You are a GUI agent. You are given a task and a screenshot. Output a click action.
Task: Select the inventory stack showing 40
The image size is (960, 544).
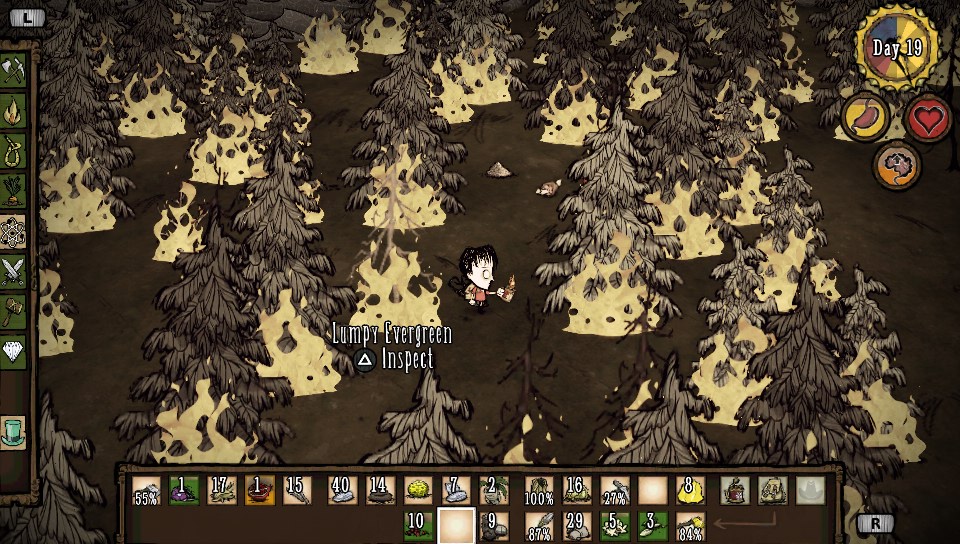click(341, 490)
